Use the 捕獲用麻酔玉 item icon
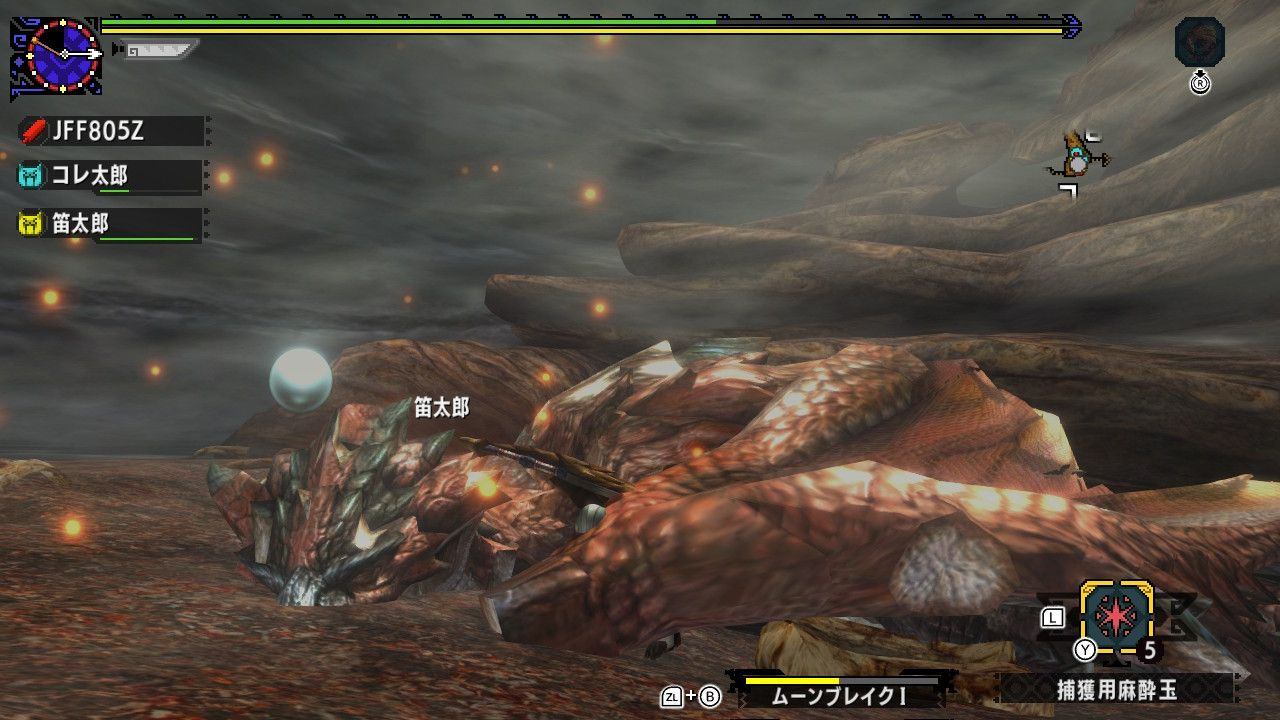This screenshot has height=720, width=1280. click(x=1118, y=617)
